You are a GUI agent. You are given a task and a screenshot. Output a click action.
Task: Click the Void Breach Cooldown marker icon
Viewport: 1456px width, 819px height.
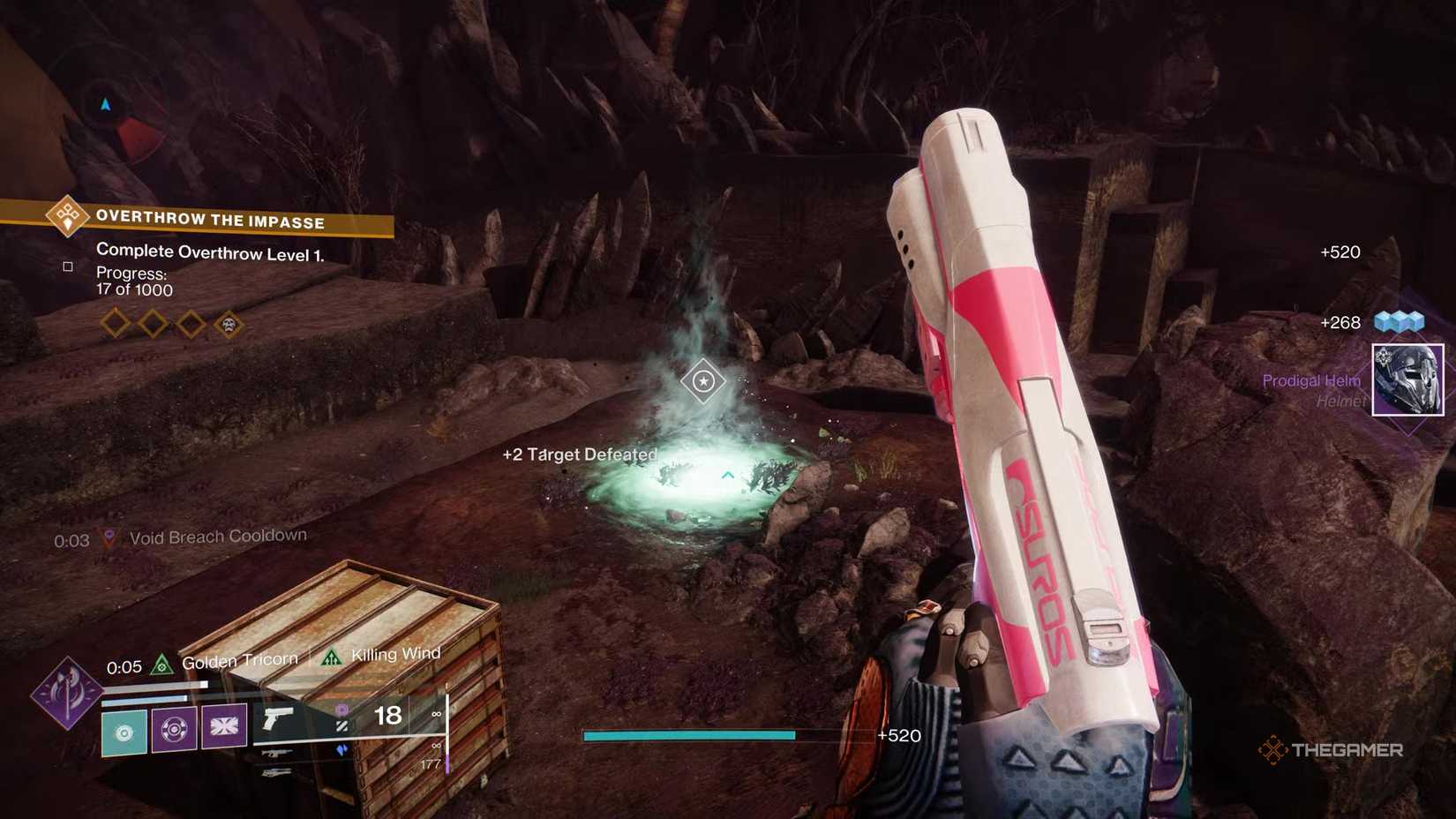pos(109,535)
